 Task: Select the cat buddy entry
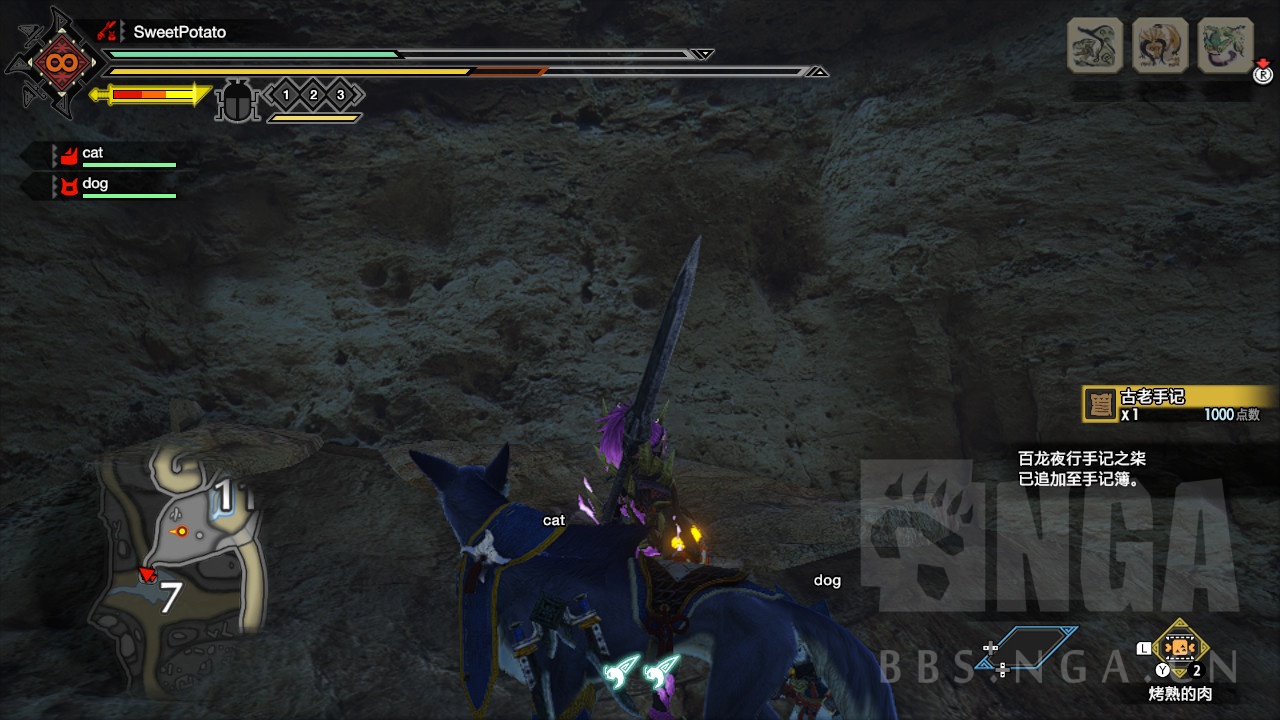(92, 154)
